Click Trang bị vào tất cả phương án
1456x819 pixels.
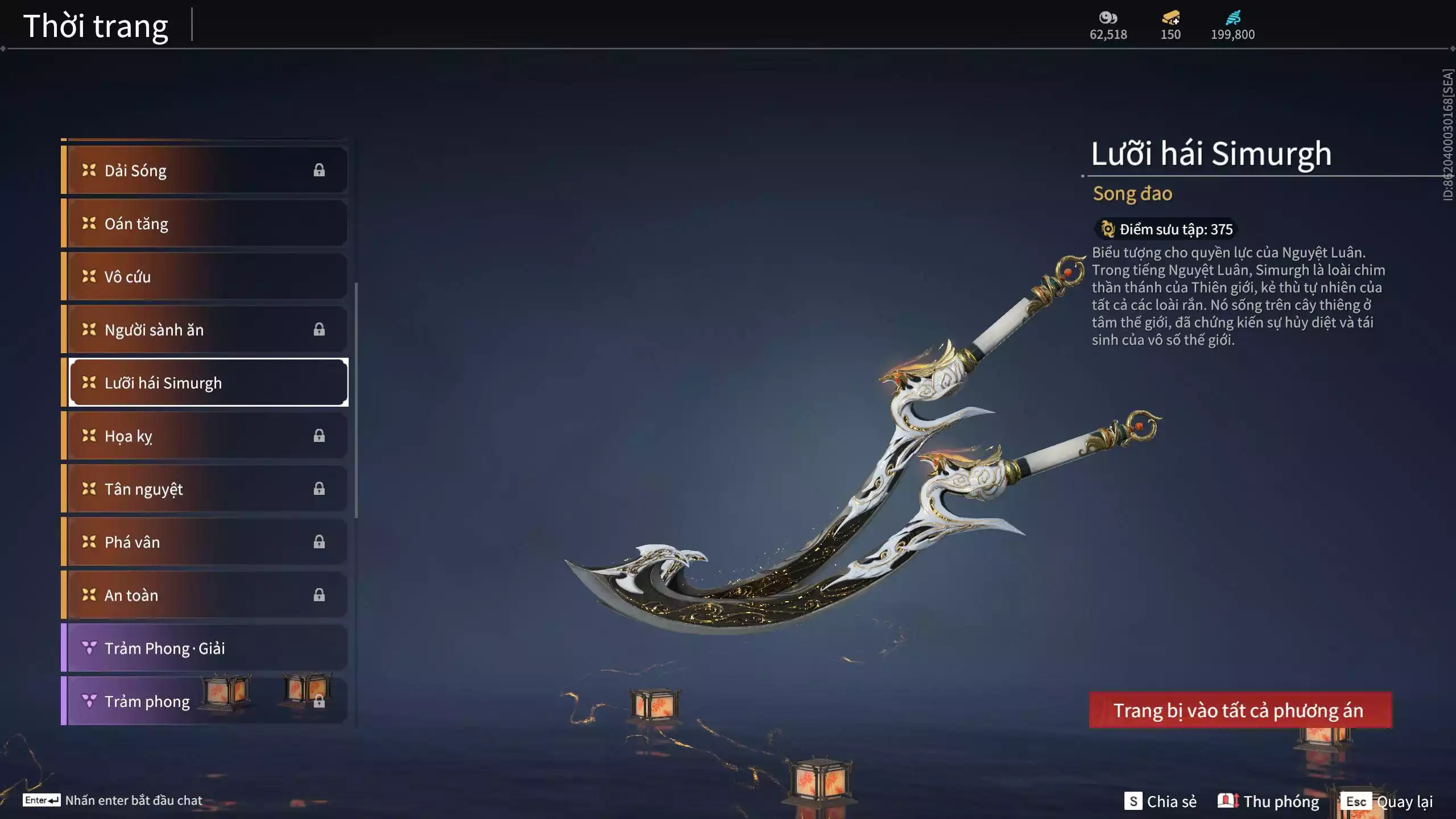pyautogui.click(x=1240, y=710)
